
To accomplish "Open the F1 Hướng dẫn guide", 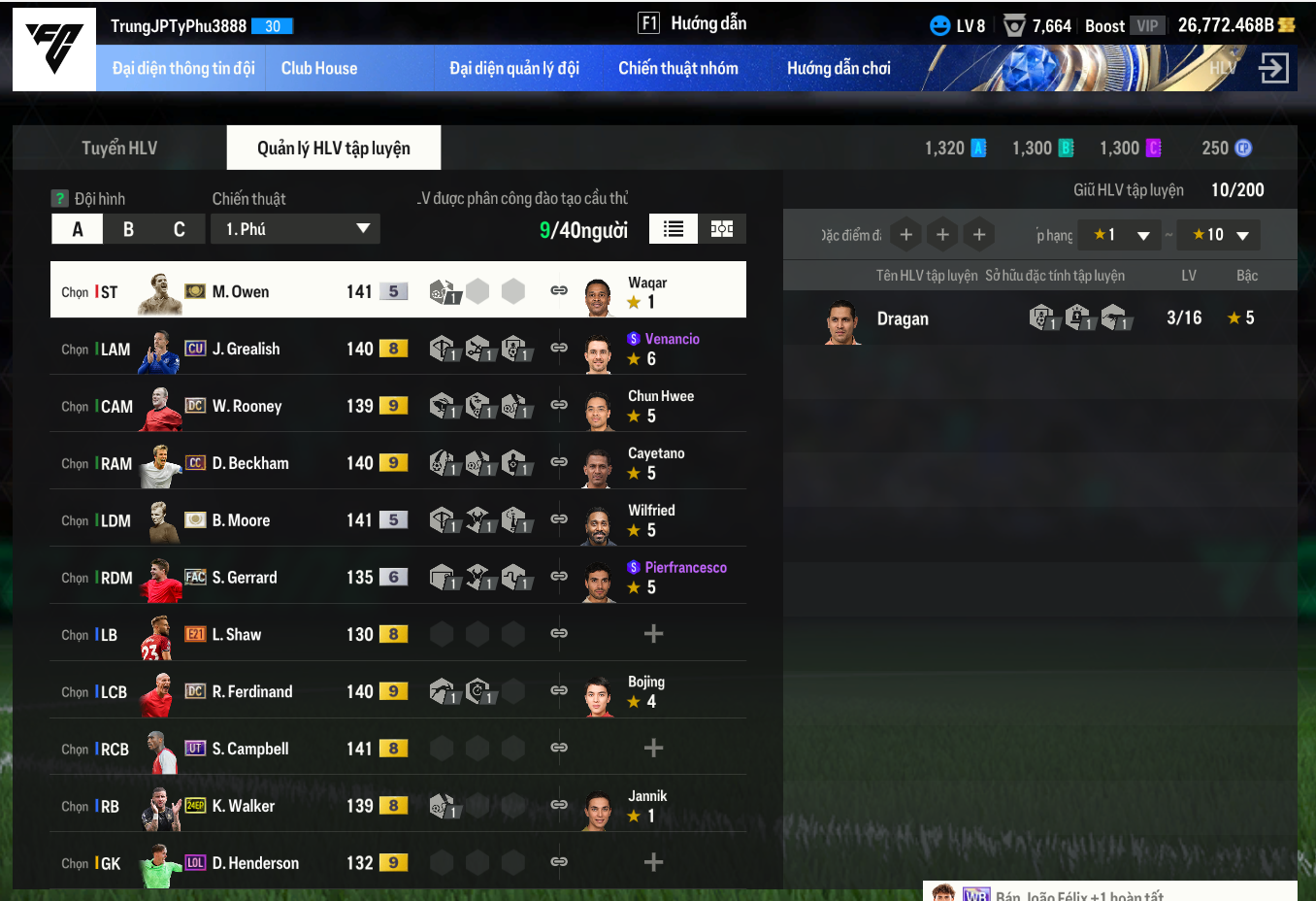I will coord(692,23).
